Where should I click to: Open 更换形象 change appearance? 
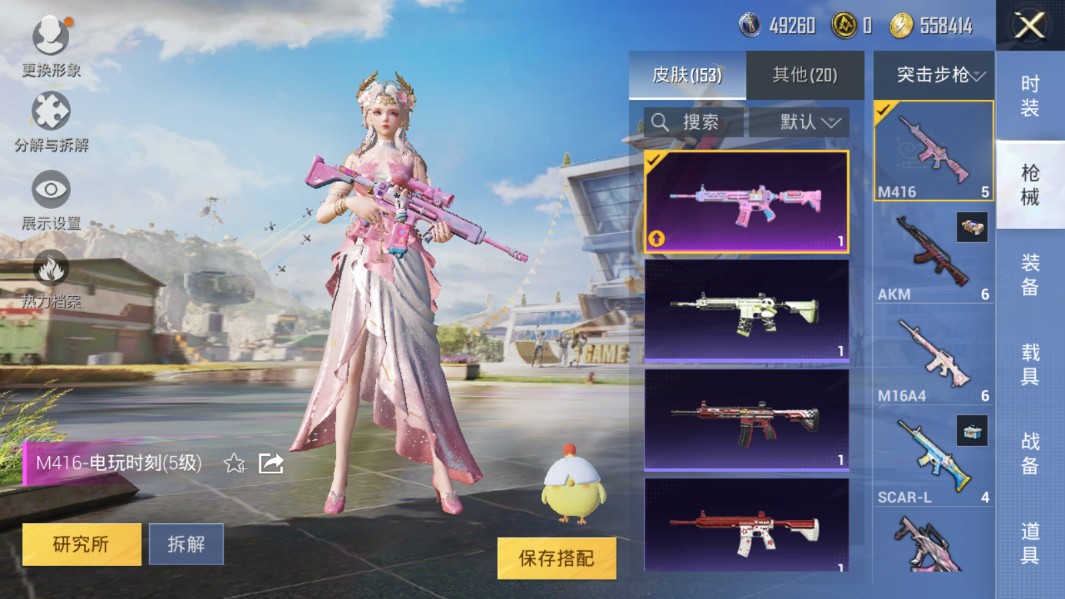coord(51,45)
